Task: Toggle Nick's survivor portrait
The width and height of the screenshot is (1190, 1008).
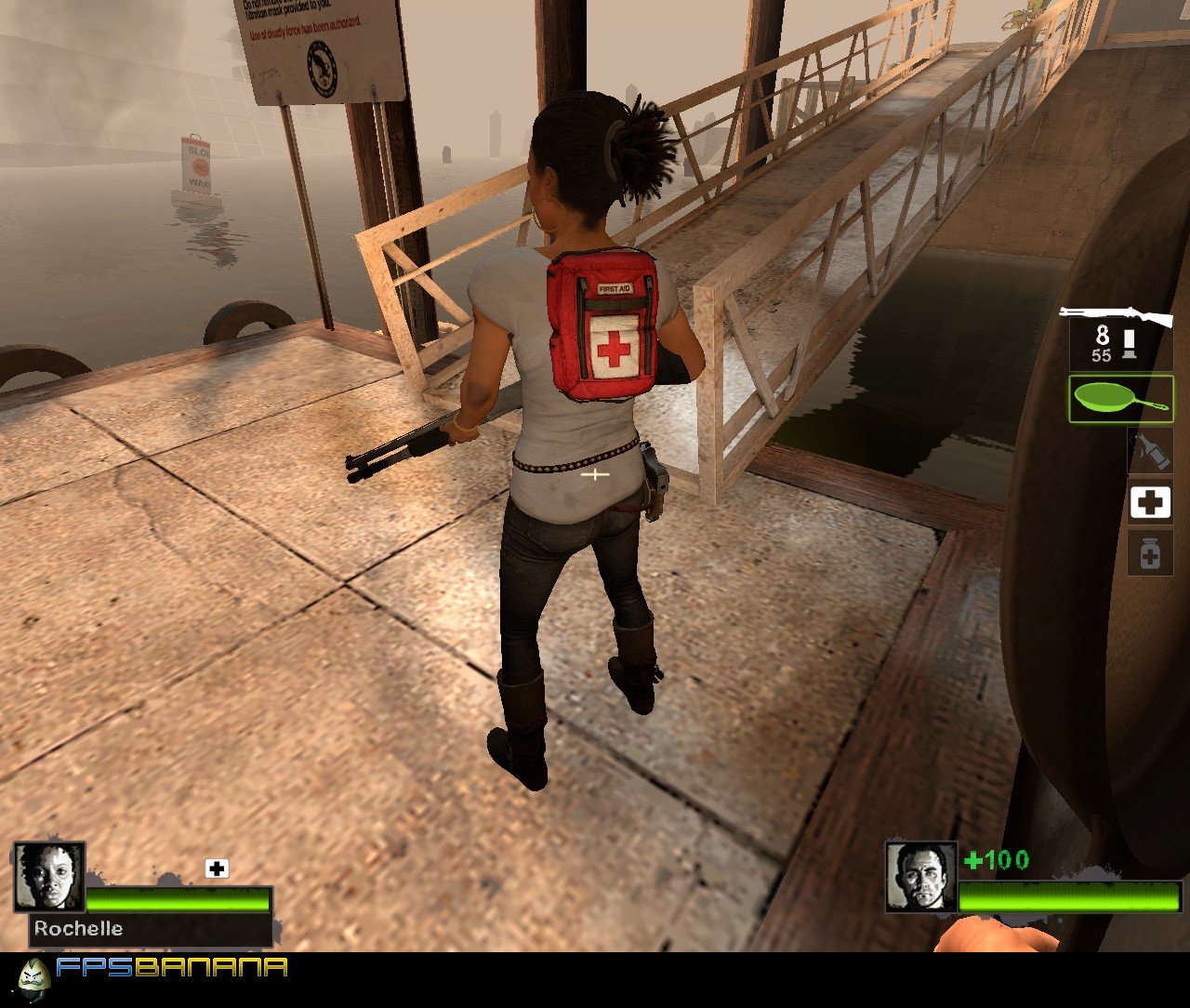Action: tap(921, 877)
